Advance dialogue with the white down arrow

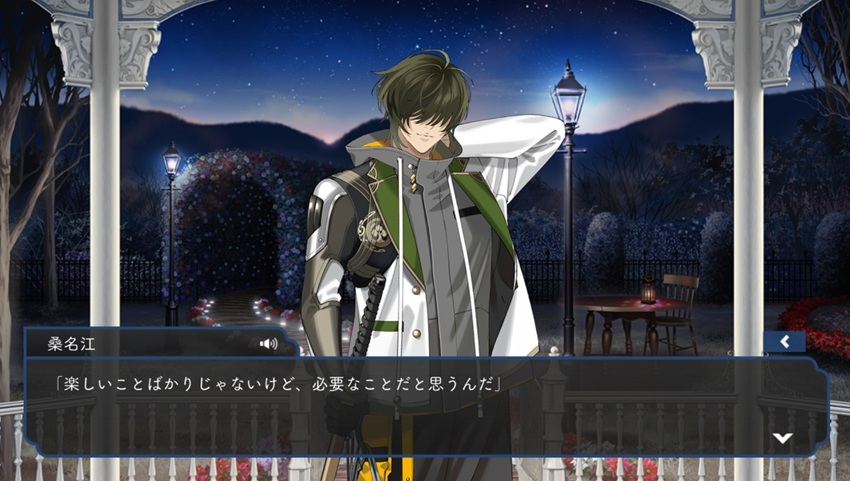(x=783, y=438)
